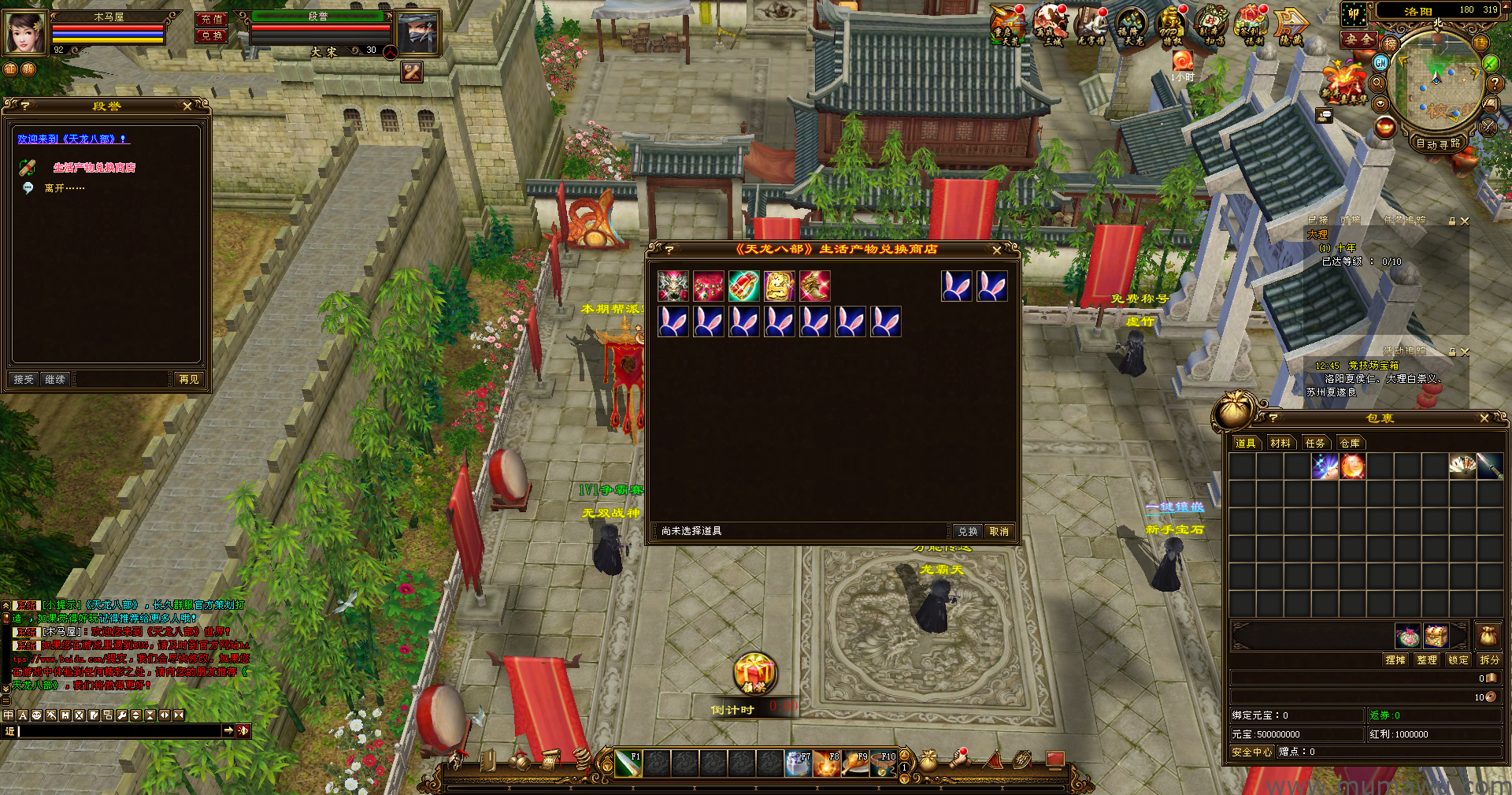Screen dimensions: 1512x795
Task: Close the 生活产物兑换商店 shop window
Action: pyautogui.click(x=997, y=250)
